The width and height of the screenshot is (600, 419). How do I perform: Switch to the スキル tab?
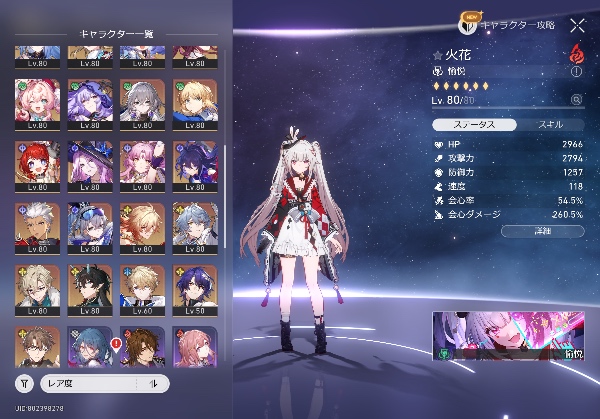click(550, 125)
